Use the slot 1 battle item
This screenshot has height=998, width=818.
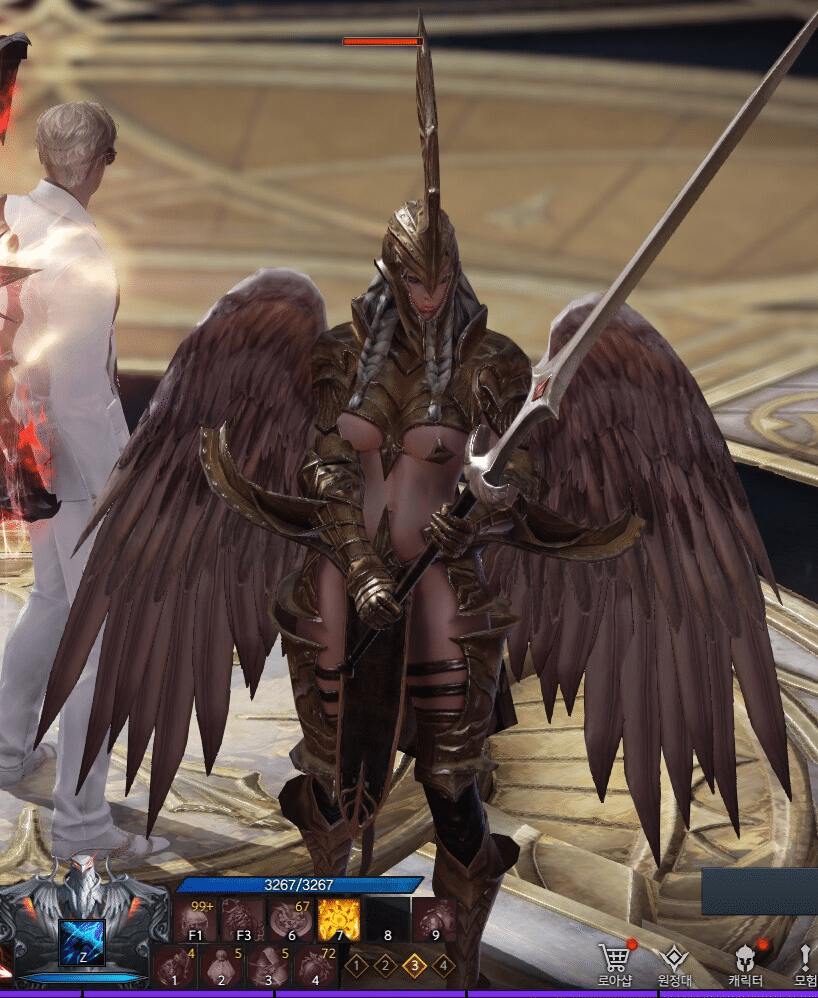point(174,967)
